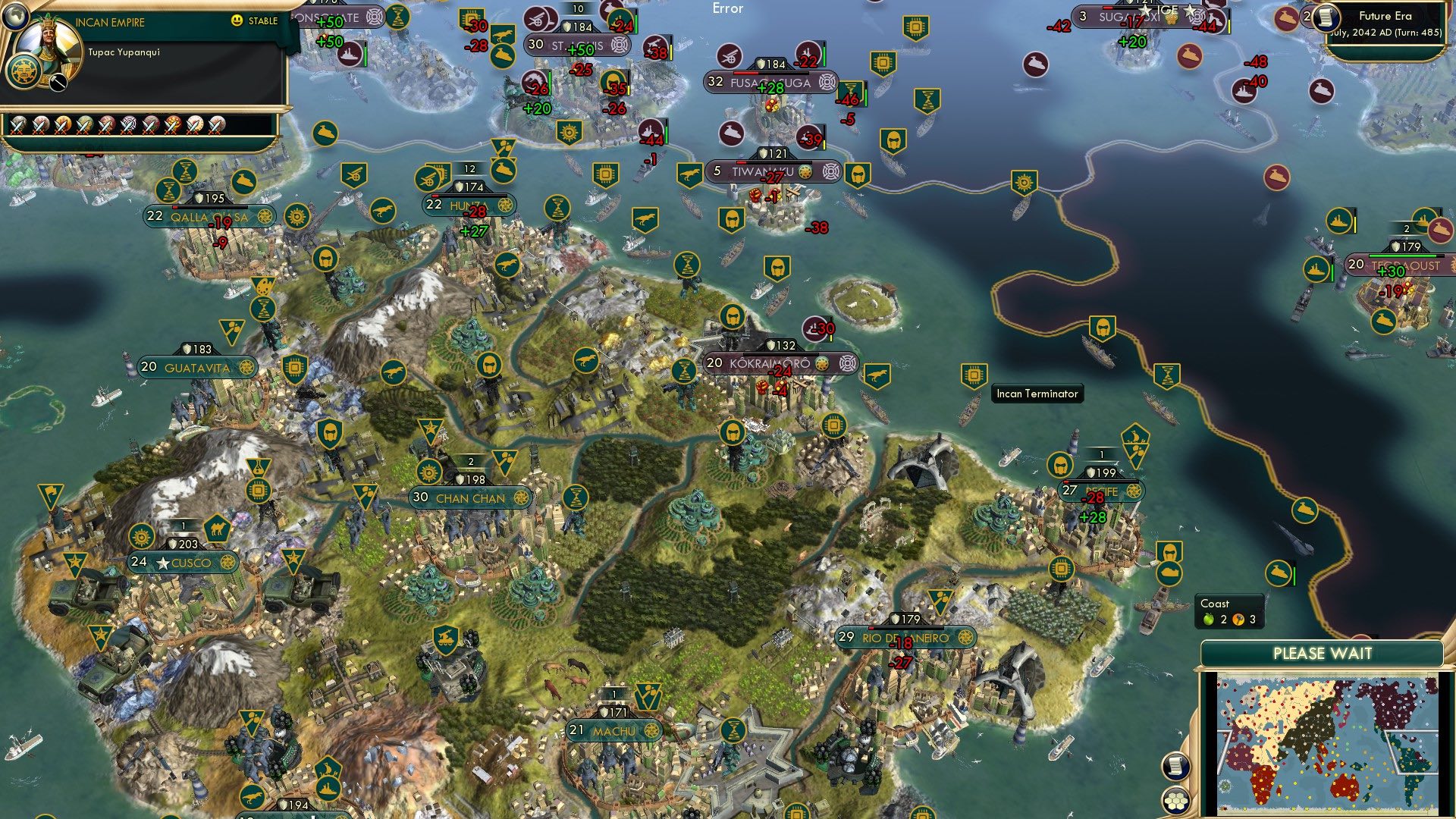1456x819 pixels.
Task: Click the religion icon on Chan Chan's banner
Action: point(520,498)
